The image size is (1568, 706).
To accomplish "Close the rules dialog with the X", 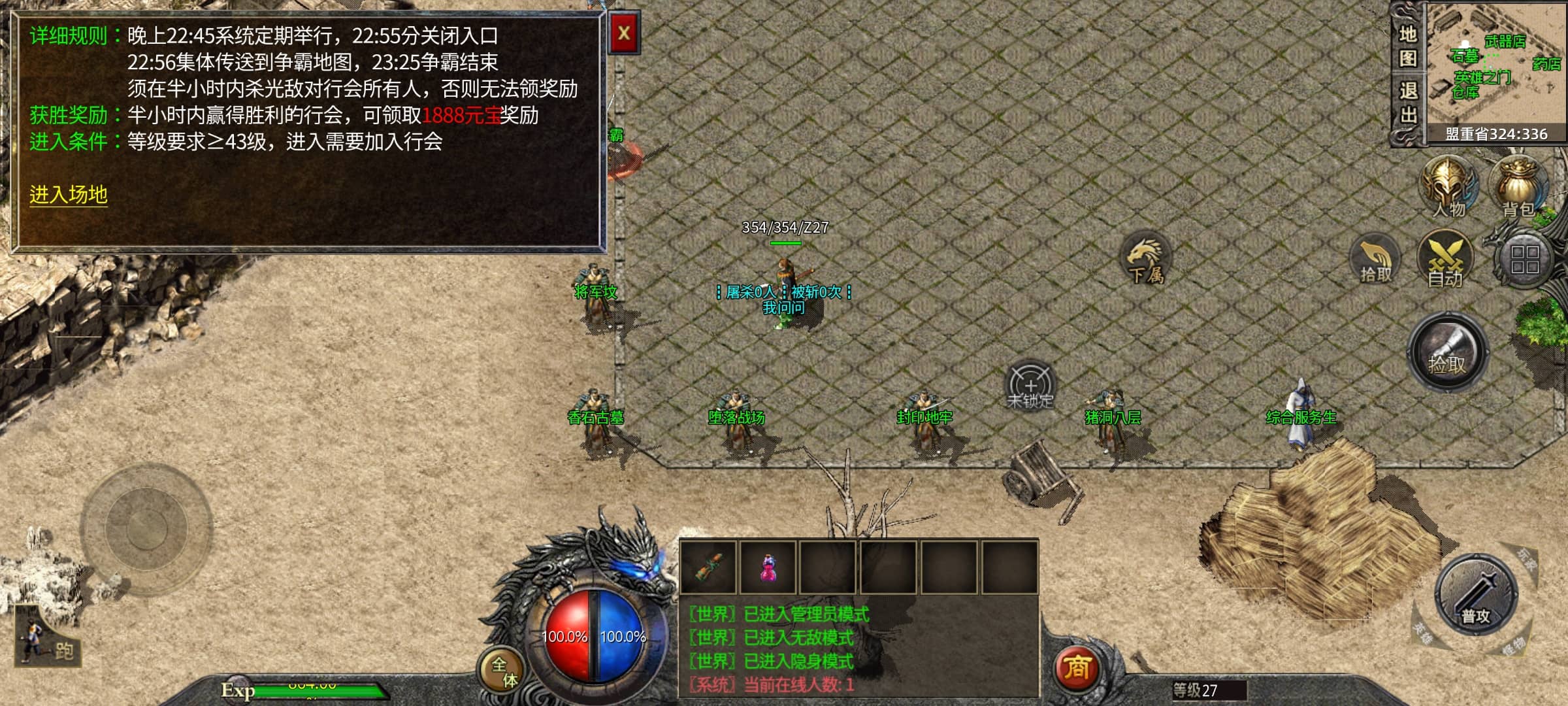I will click(x=623, y=33).
